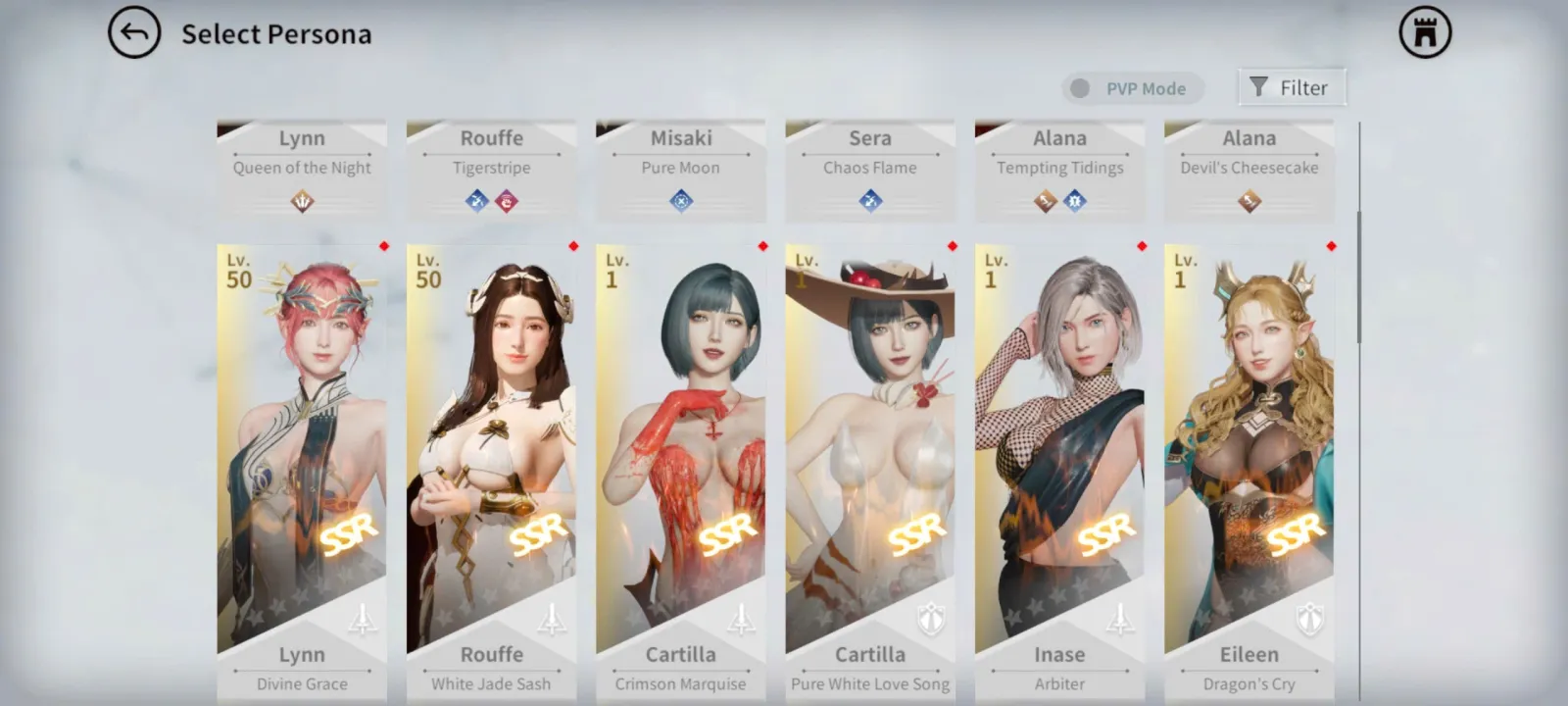Choose Rouffe White Jade Sash card

[491, 451]
